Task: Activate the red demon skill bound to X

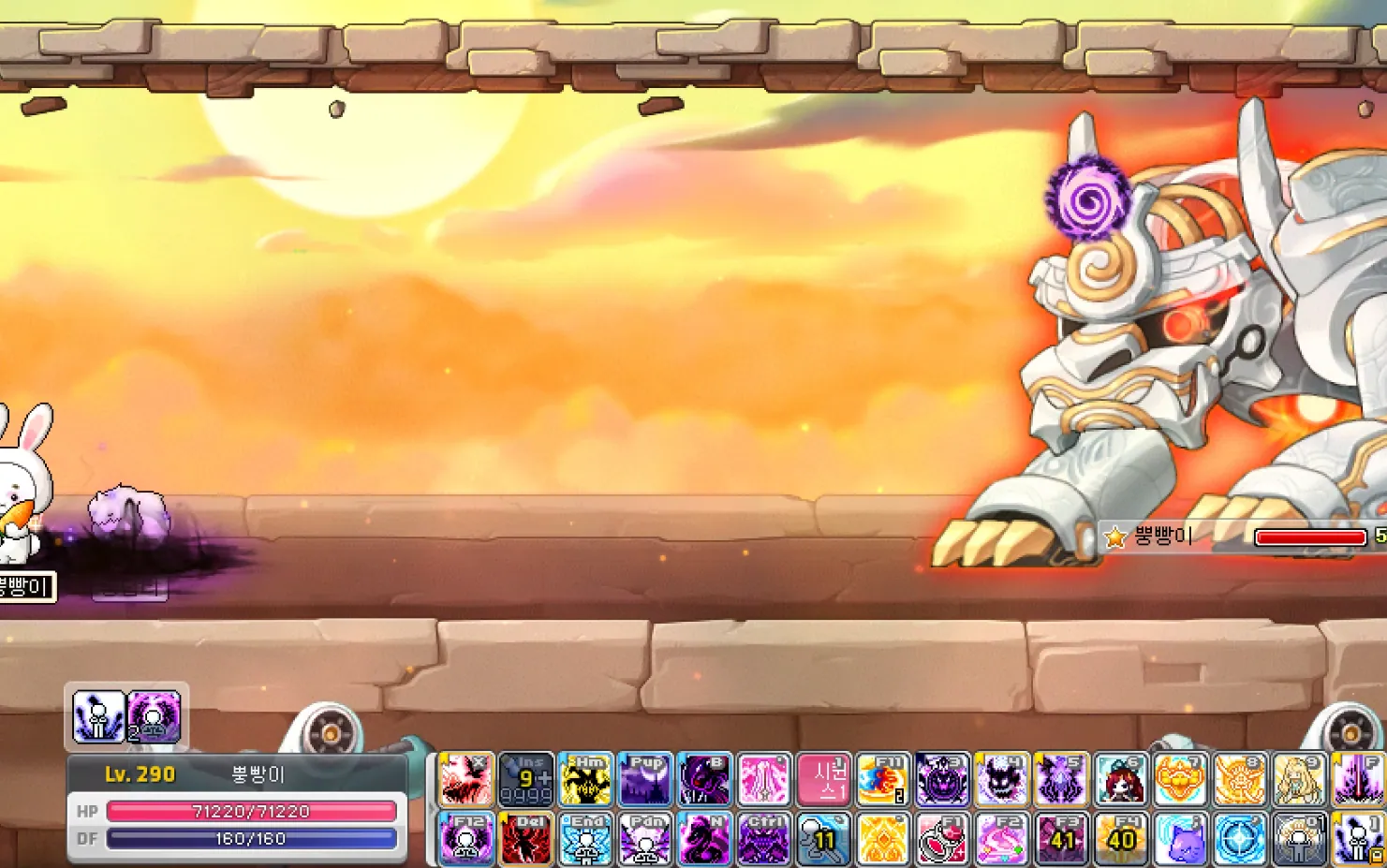Action: 465,779
